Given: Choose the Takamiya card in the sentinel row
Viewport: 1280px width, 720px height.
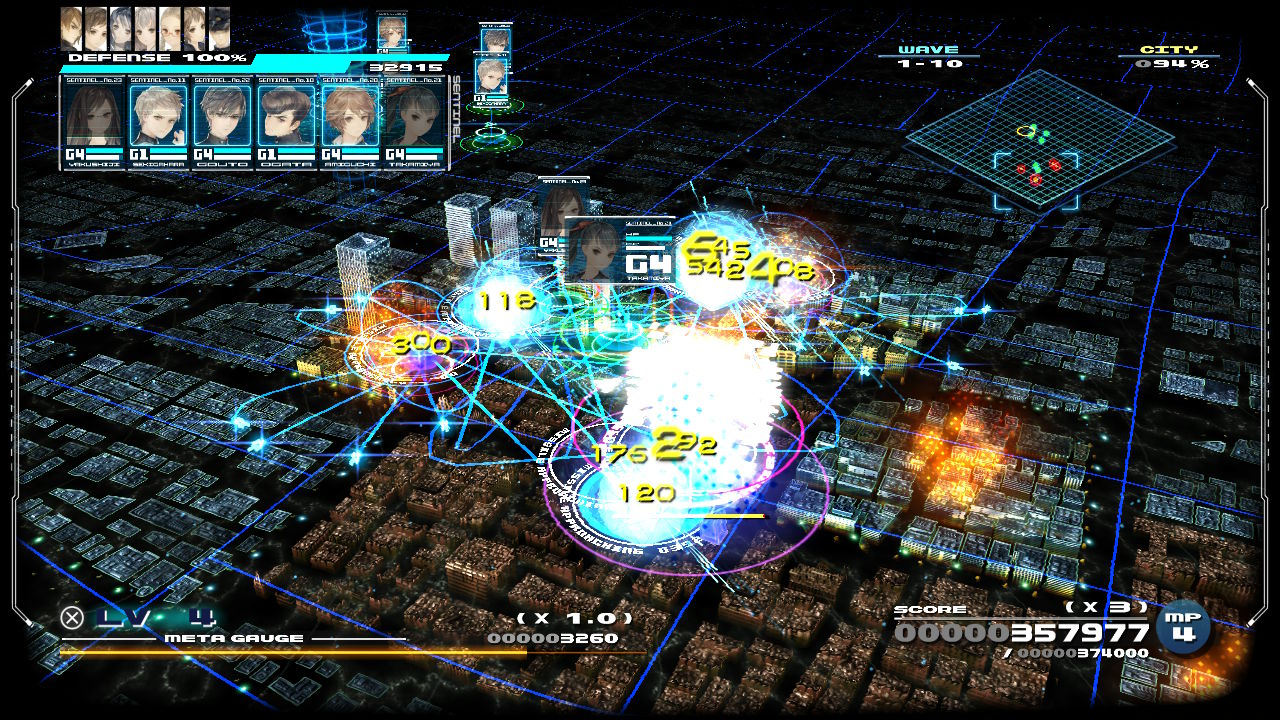Looking at the screenshot, I should click(414, 121).
